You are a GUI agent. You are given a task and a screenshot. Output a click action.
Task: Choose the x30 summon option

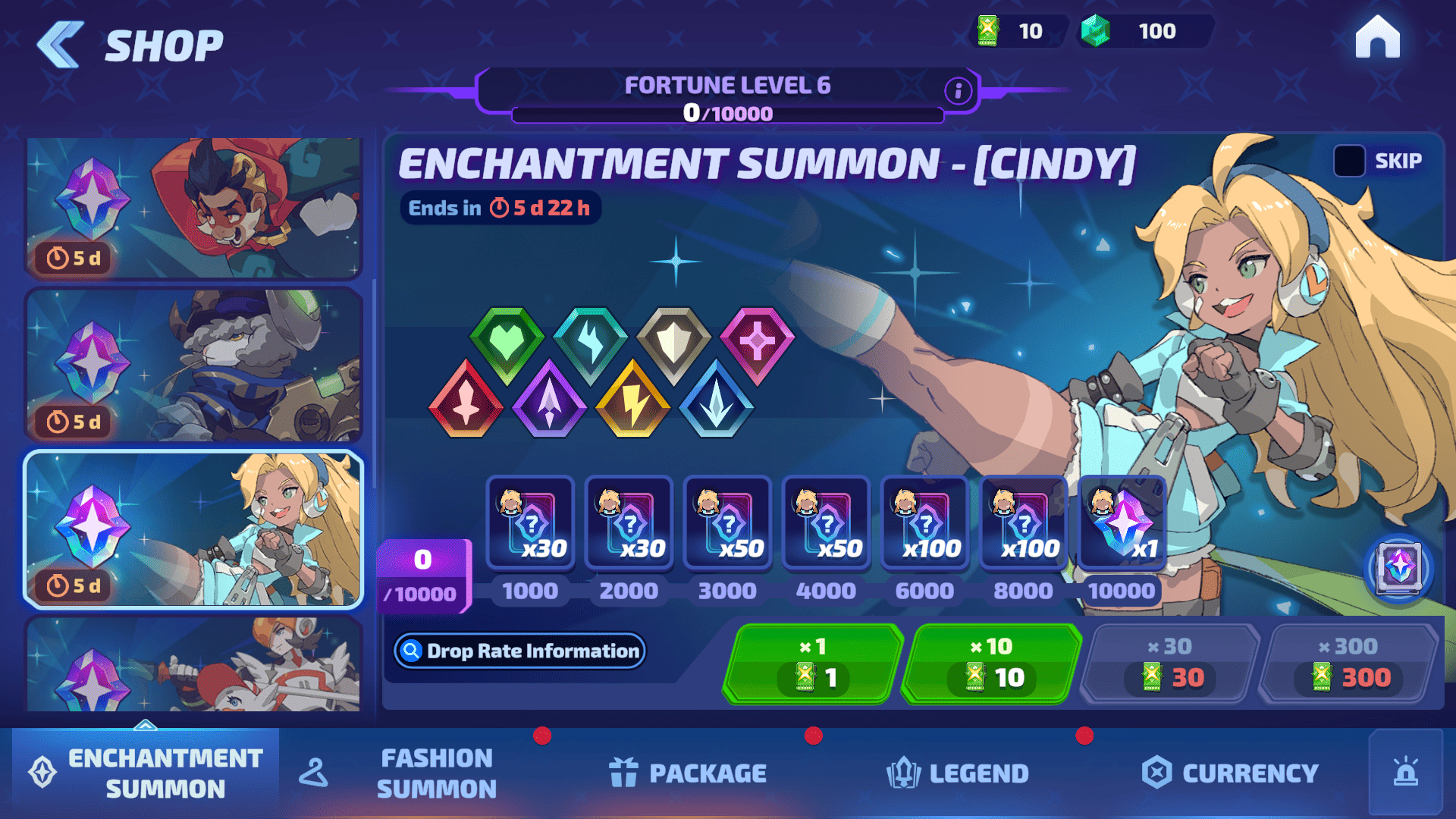point(1170,664)
